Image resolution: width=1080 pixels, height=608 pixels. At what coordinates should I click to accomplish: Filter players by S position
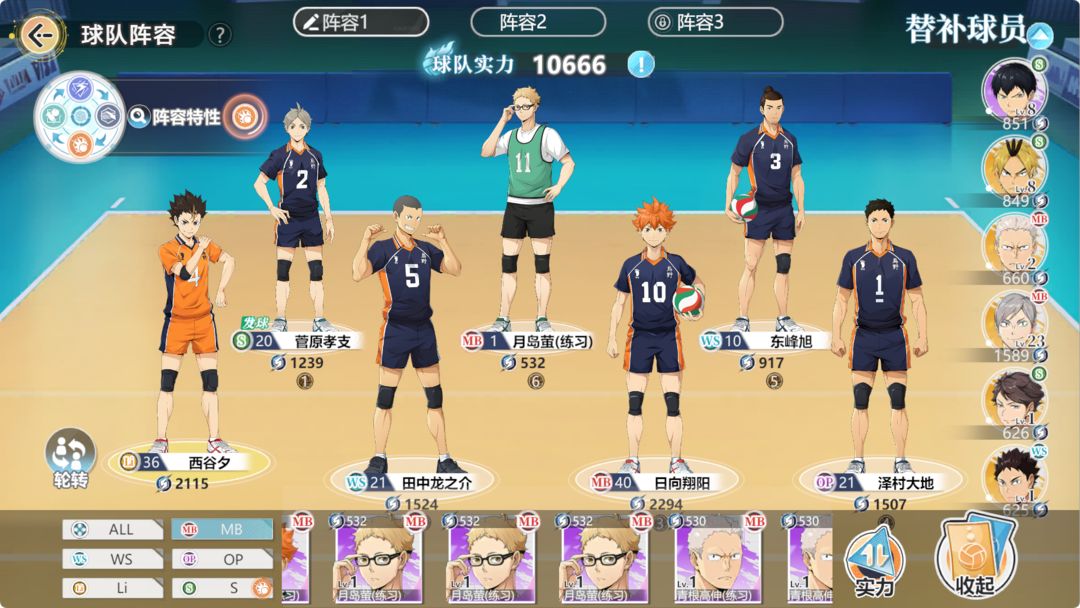(222, 588)
